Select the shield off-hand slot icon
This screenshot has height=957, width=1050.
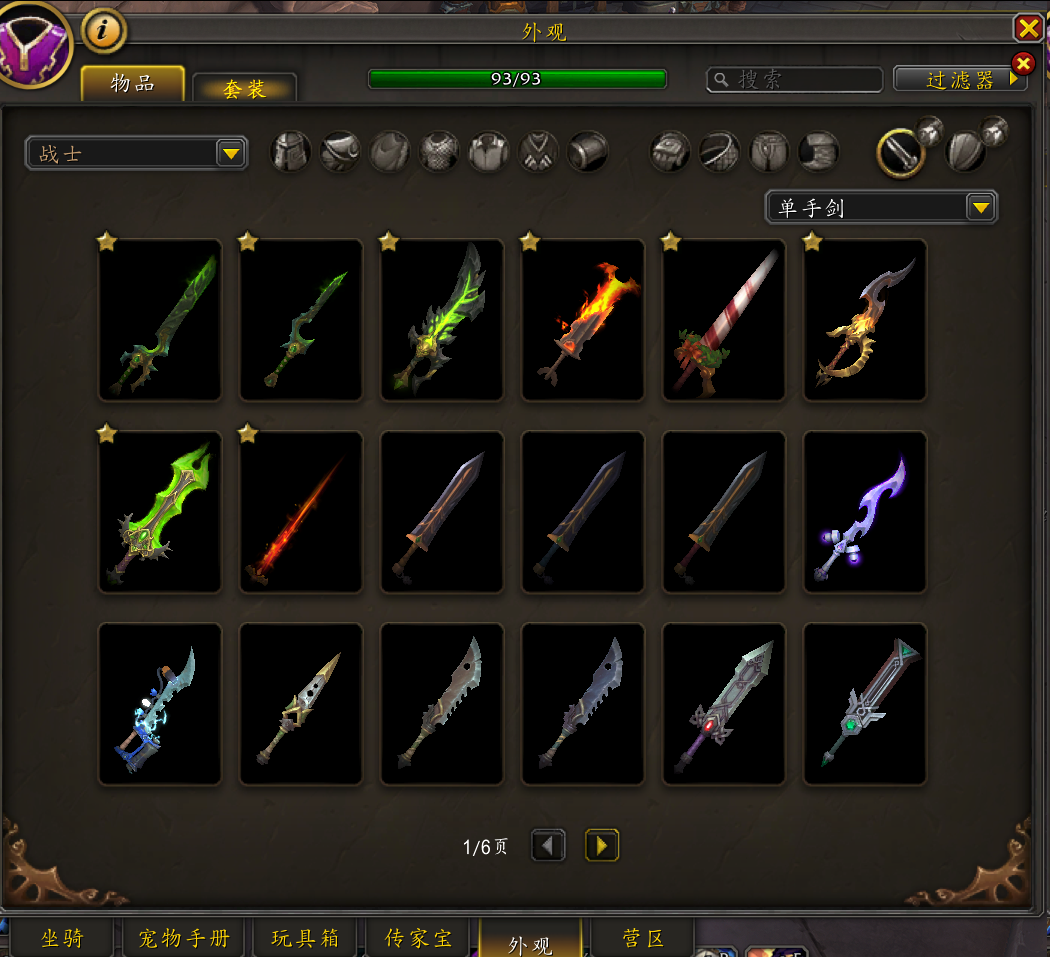click(x=966, y=152)
